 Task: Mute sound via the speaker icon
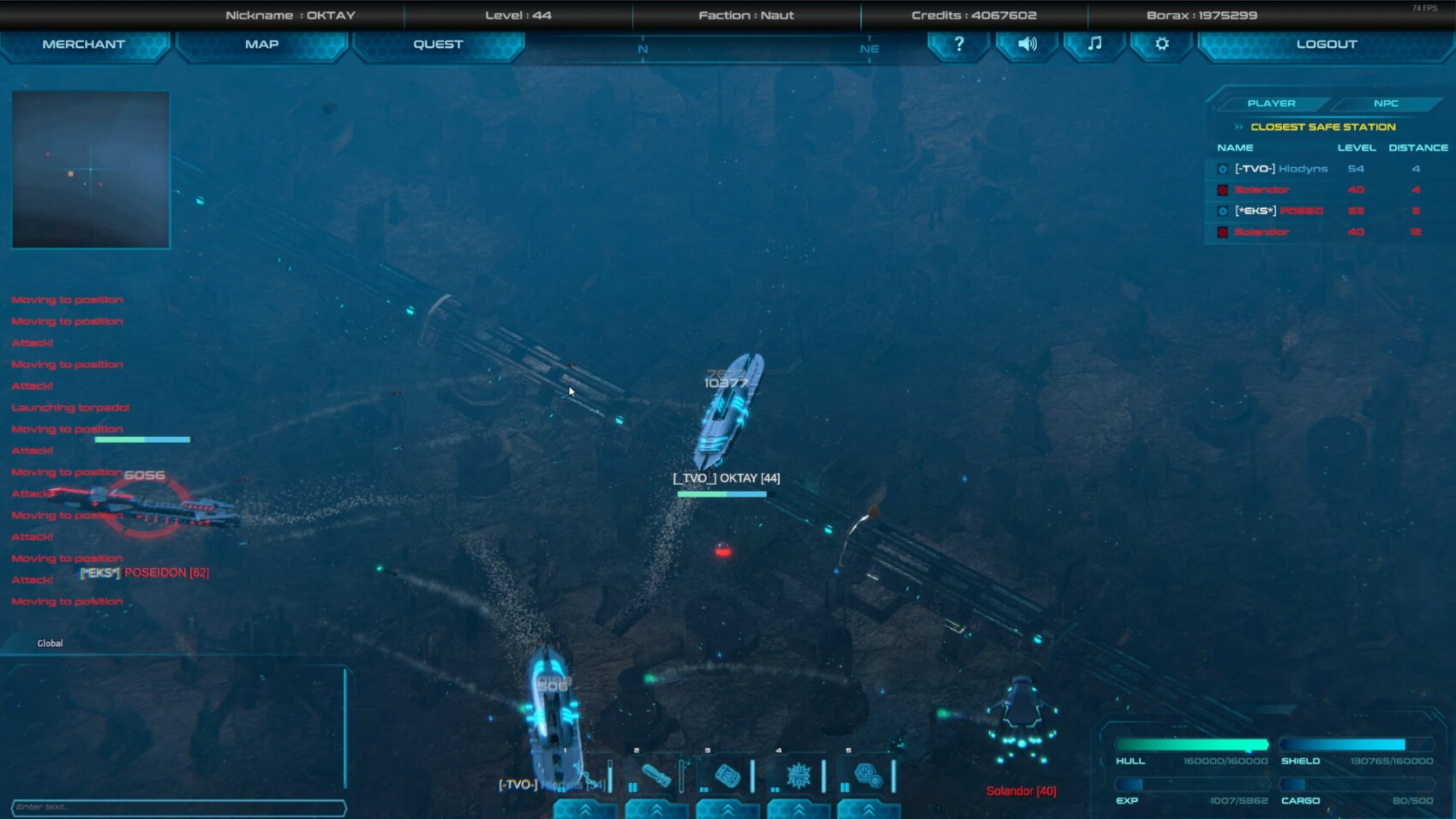pos(1026,44)
